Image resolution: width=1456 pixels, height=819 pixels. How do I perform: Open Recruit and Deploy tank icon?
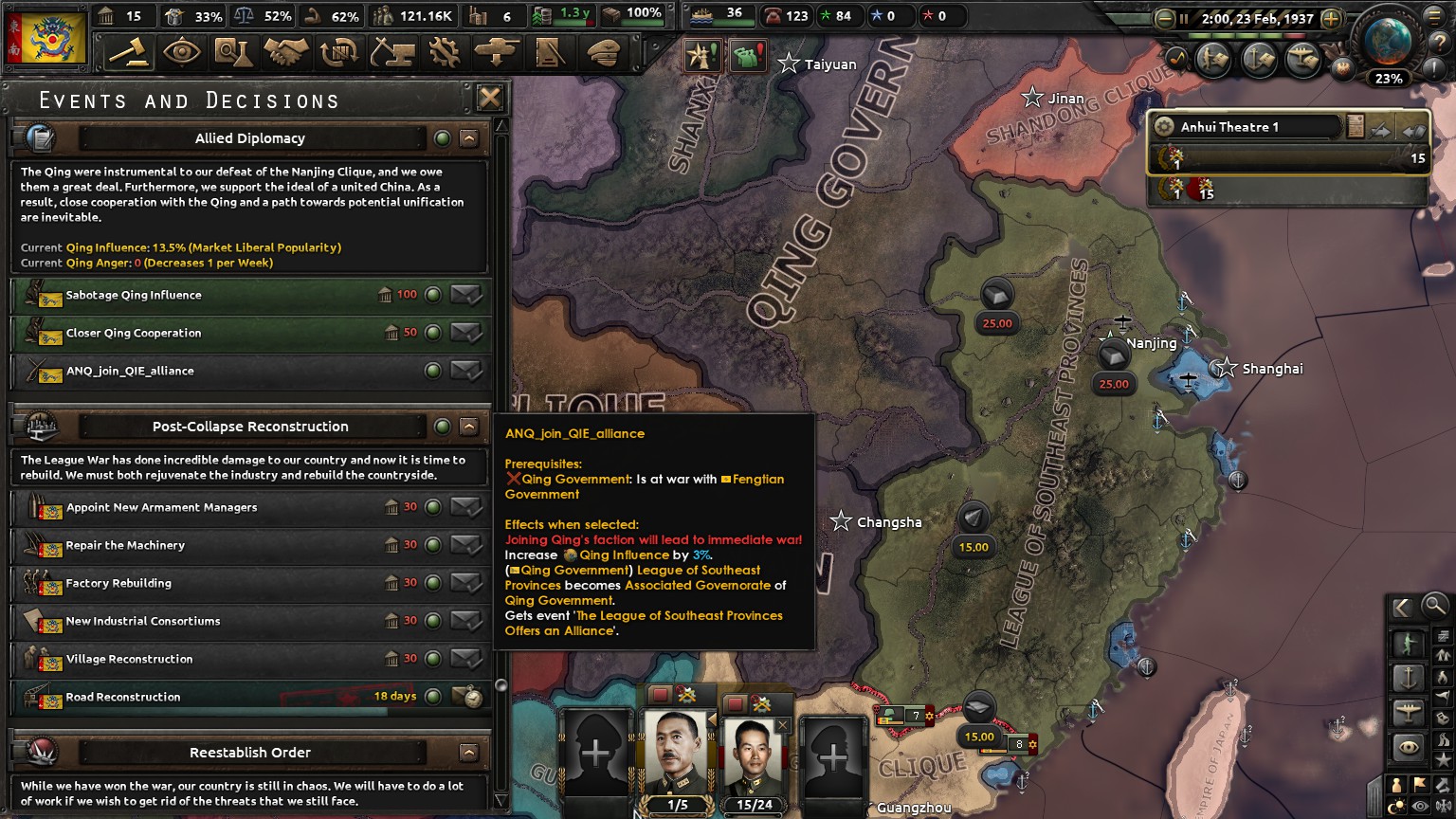497,52
